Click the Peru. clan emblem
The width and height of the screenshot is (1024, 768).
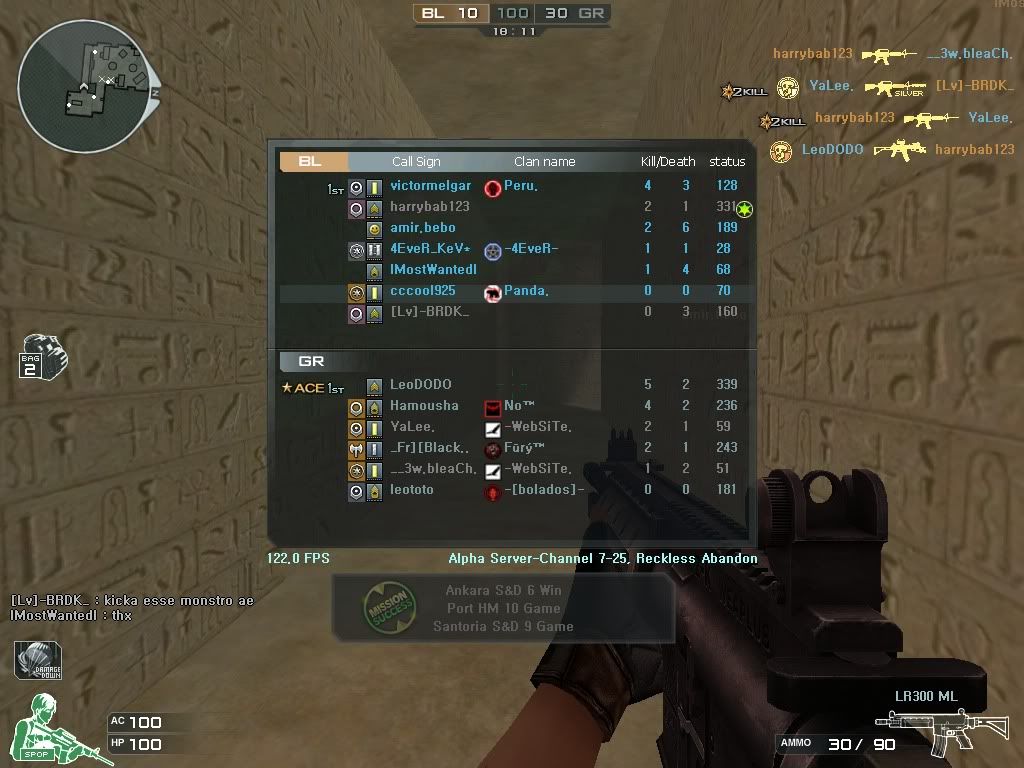click(x=492, y=187)
